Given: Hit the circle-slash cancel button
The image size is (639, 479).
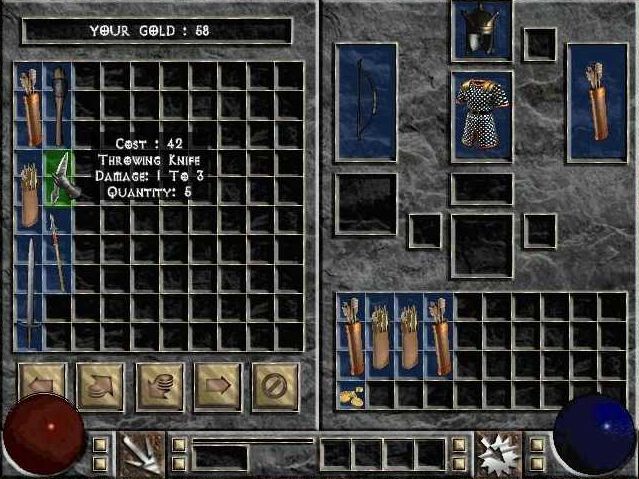Looking at the screenshot, I should pos(275,386).
